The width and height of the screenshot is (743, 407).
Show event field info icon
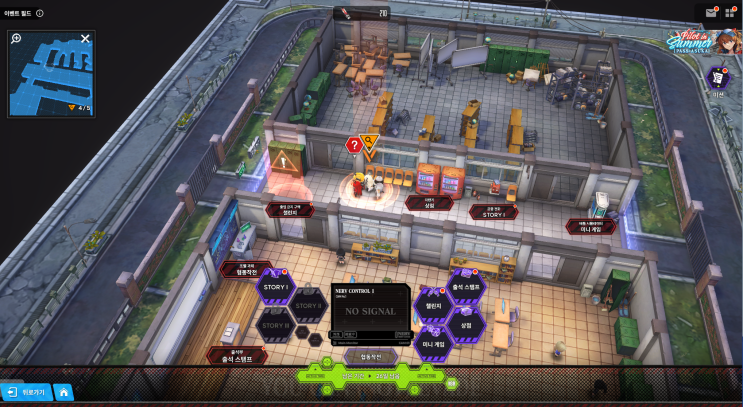coord(39,13)
